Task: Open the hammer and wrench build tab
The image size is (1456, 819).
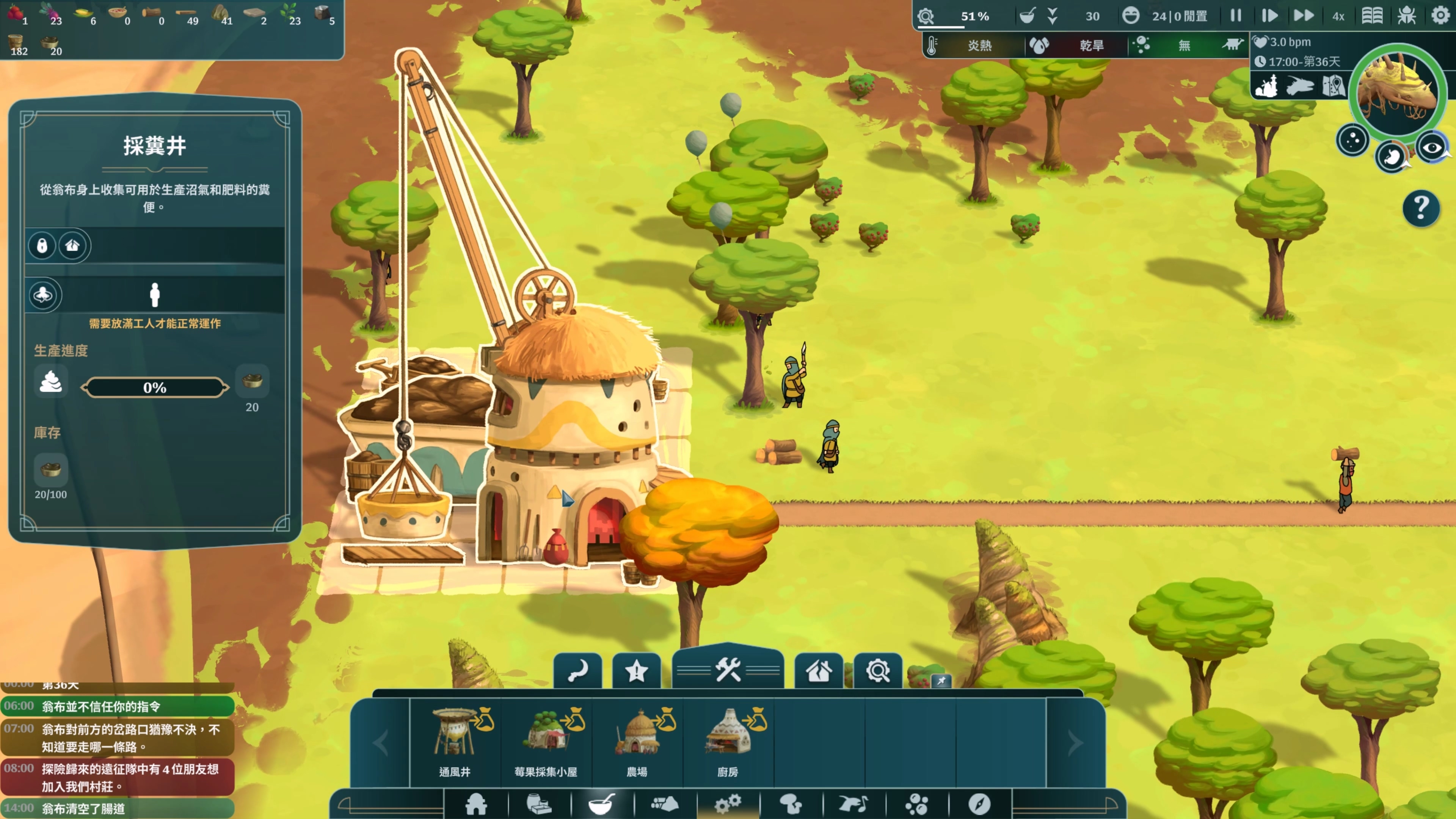Action: tap(728, 670)
